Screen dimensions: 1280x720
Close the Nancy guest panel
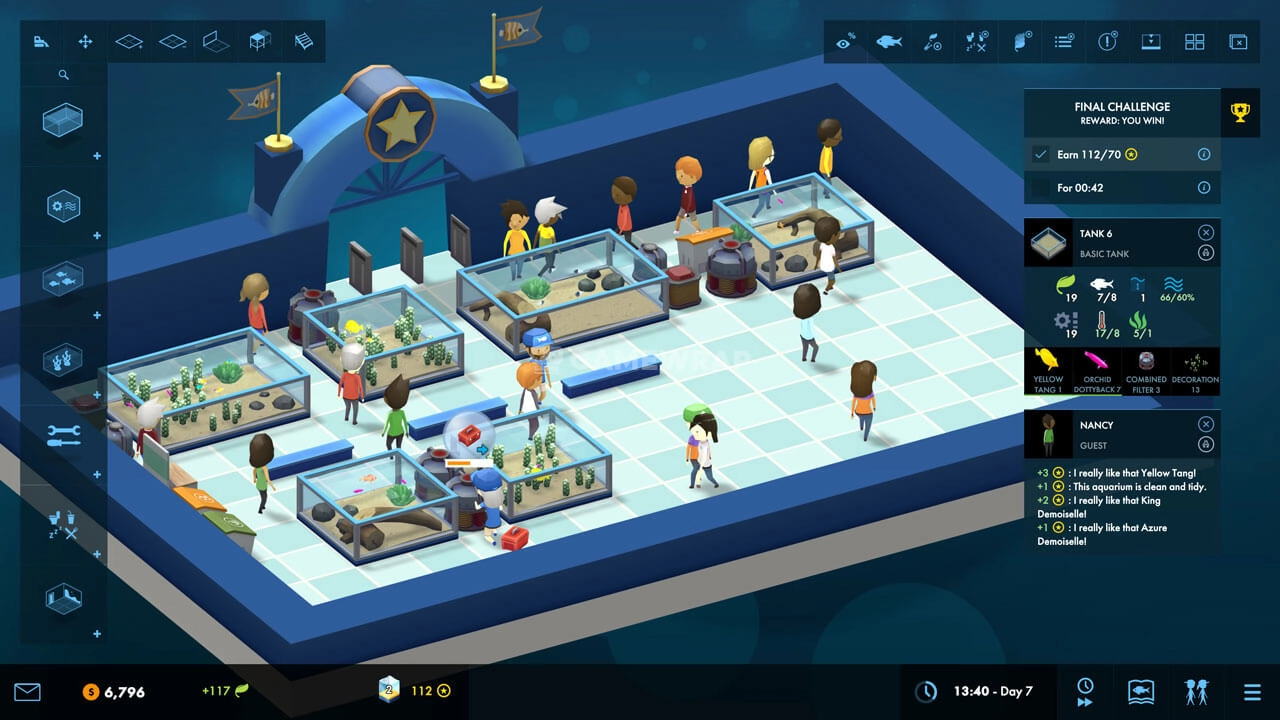(x=1205, y=424)
